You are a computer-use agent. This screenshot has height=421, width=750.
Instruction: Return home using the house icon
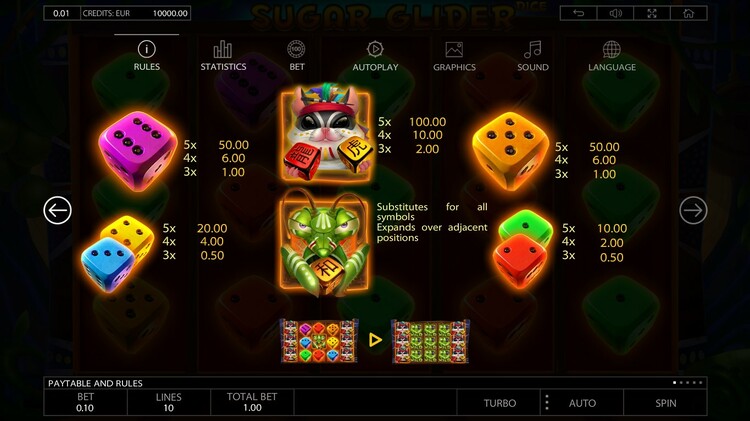tap(688, 13)
